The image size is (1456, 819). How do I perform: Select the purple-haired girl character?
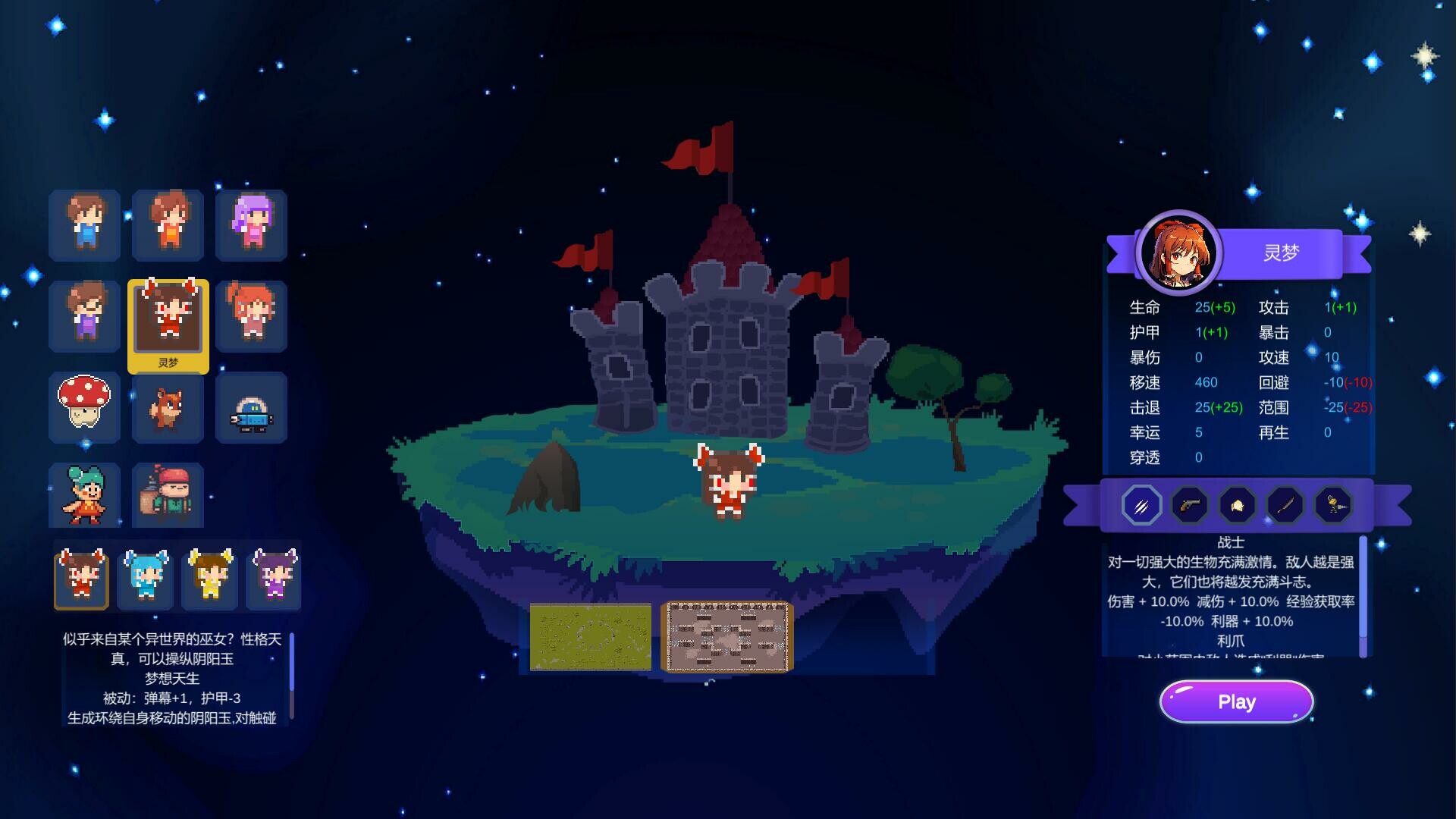click(x=251, y=225)
